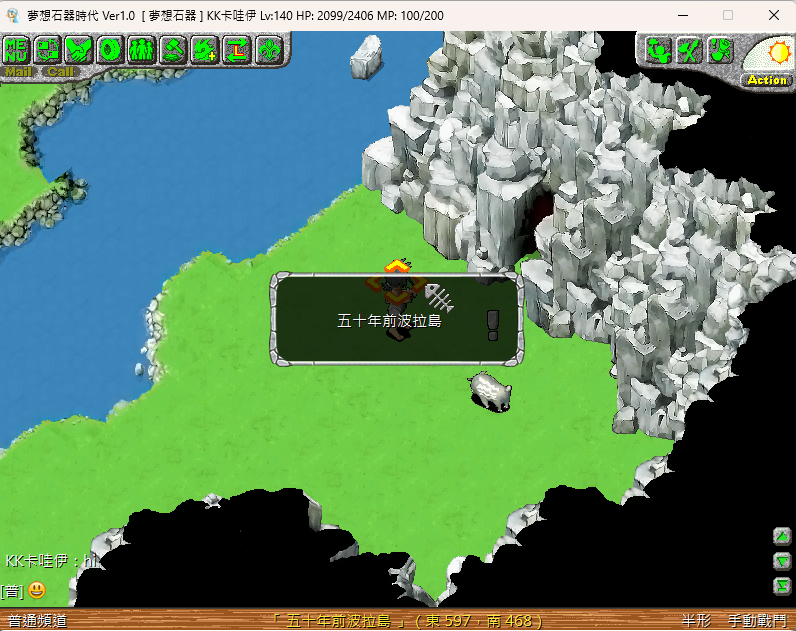Open the party members icon
The width and height of the screenshot is (796, 631).
point(141,49)
